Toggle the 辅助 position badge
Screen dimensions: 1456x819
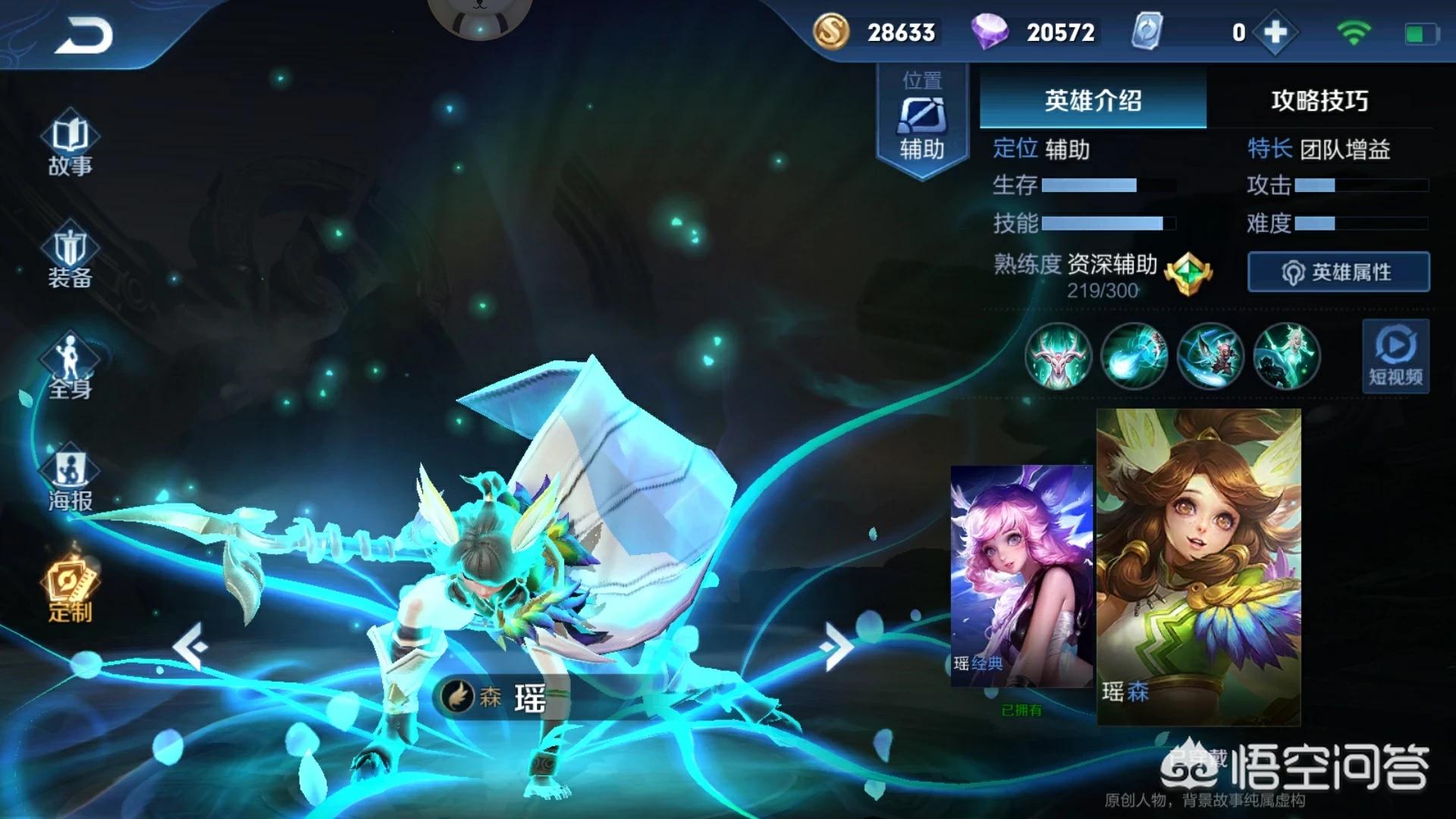point(921,125)
